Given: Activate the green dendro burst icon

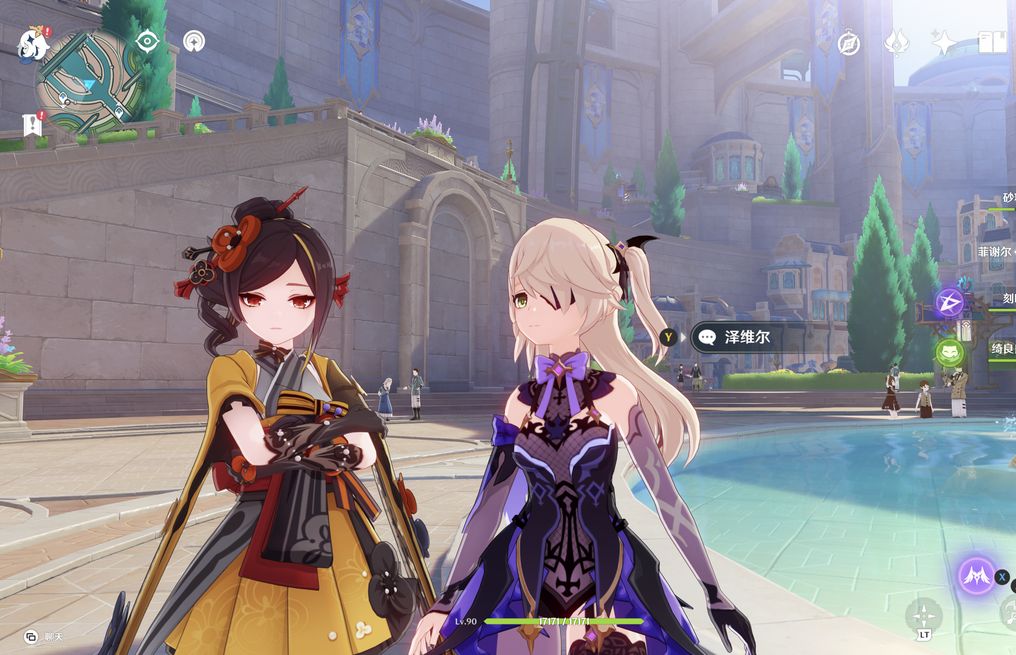Looking at the screenshot, I should 949,352.
